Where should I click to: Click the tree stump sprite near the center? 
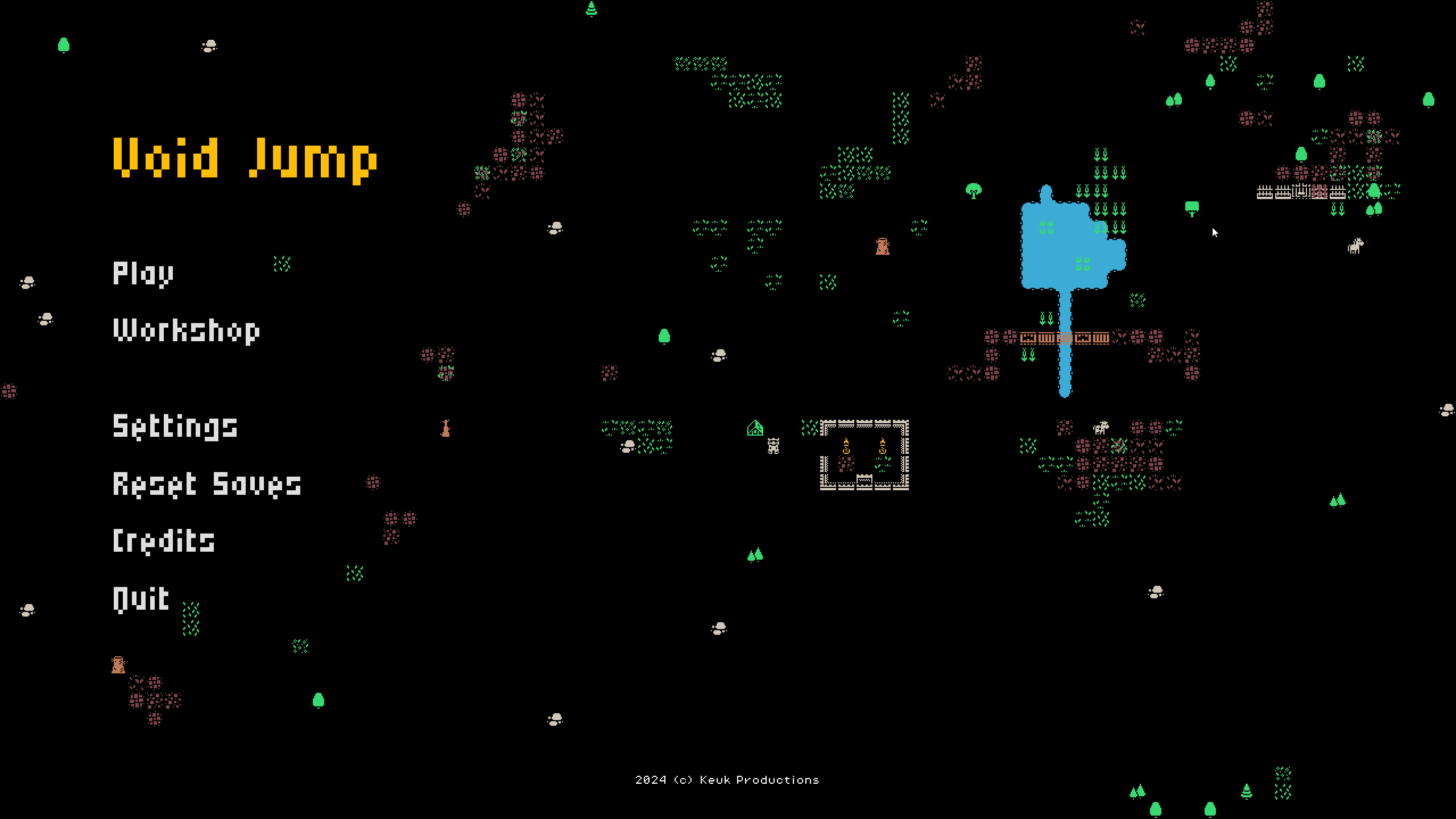[883, 246]
